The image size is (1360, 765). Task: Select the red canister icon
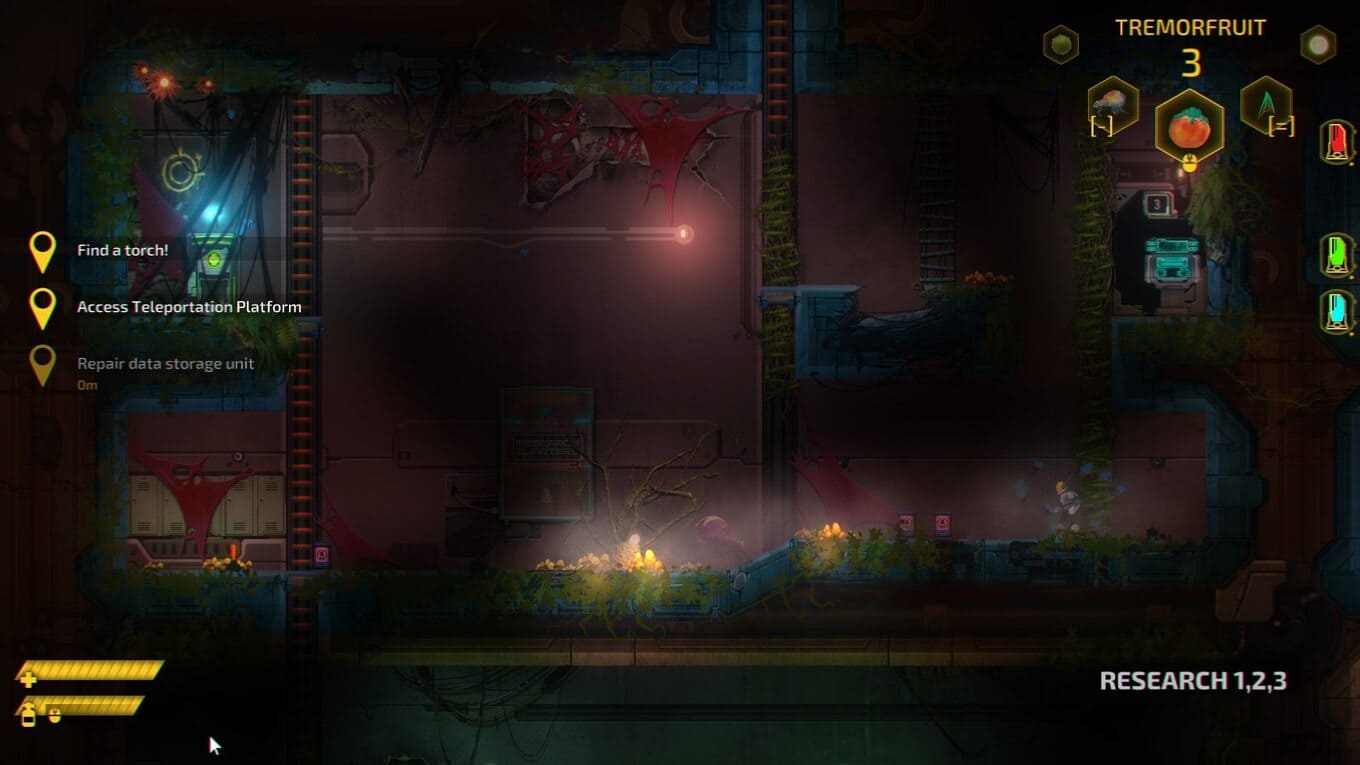(x=1336, y=143)
